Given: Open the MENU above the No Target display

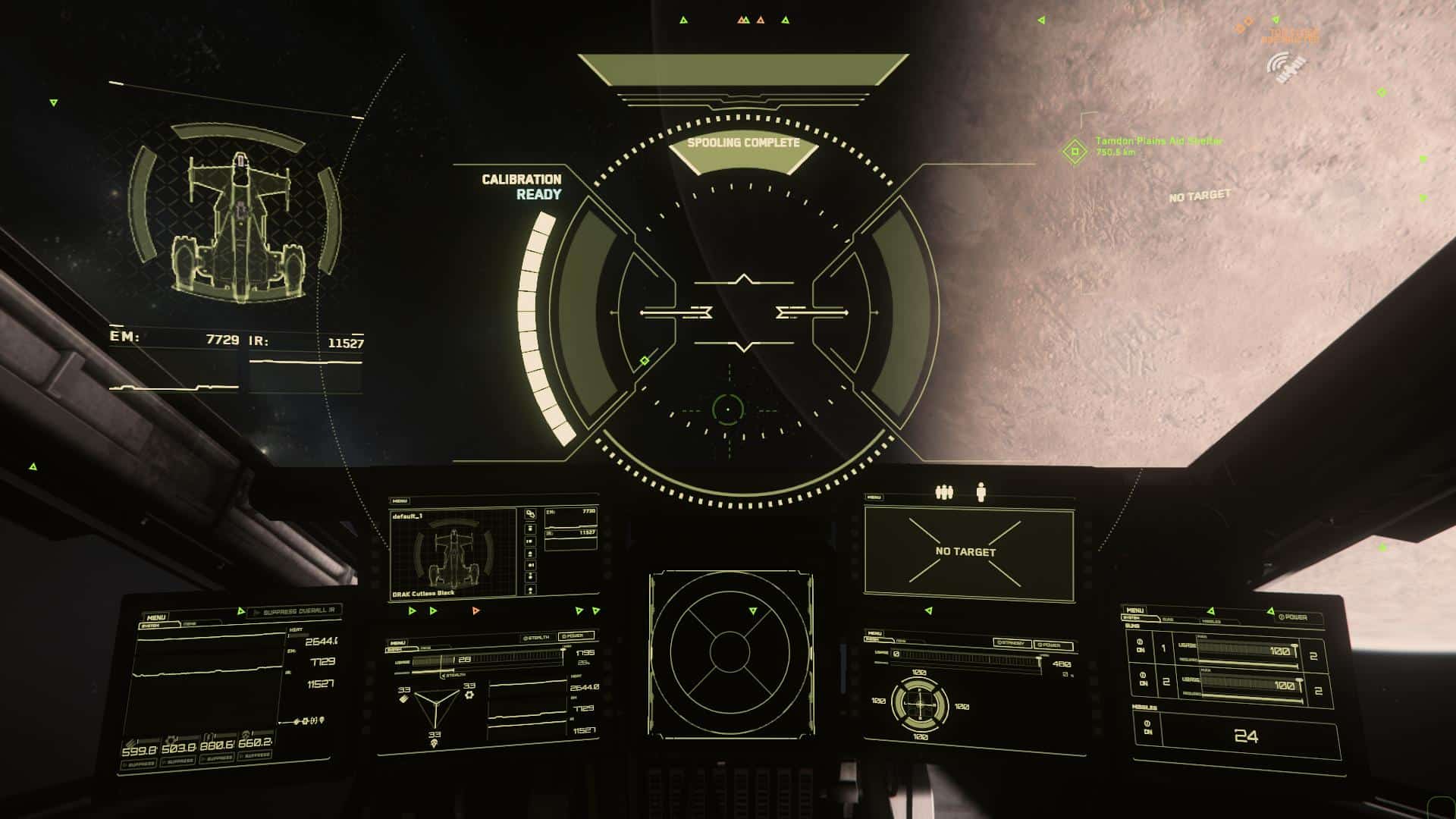Looking at the screenshot, I should pyautogui.click(x=874, y=497).
